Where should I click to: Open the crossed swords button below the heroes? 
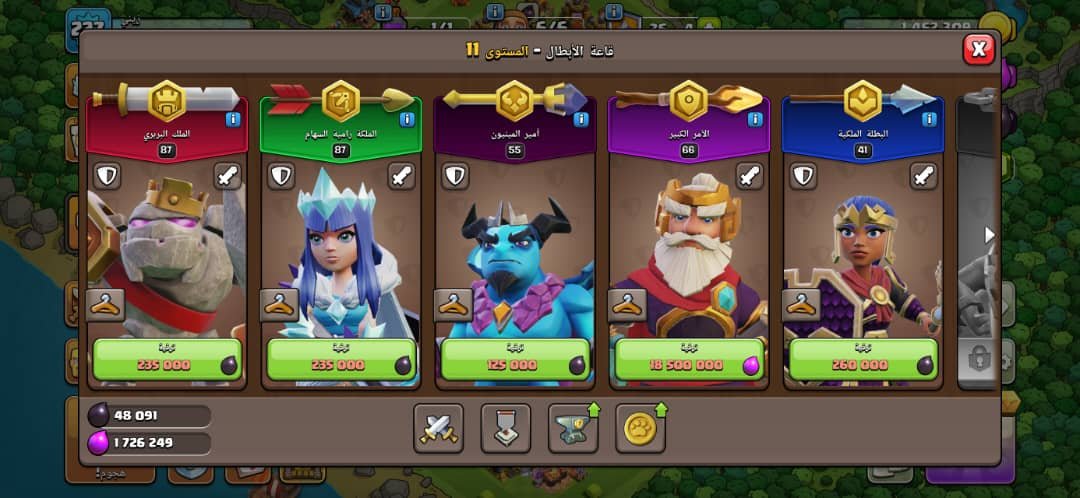438,428
